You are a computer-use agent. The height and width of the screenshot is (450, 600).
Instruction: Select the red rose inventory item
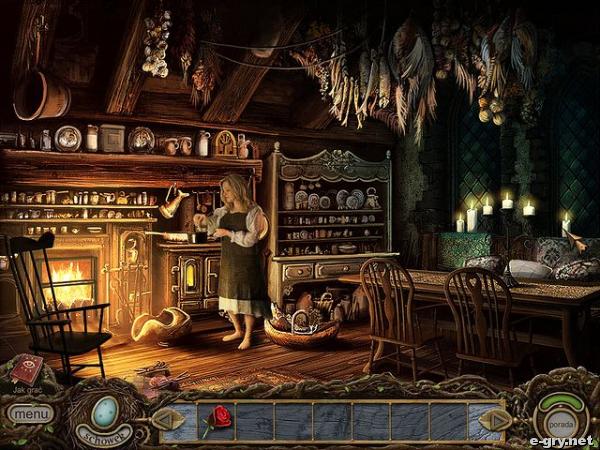(x=216, y=420)
